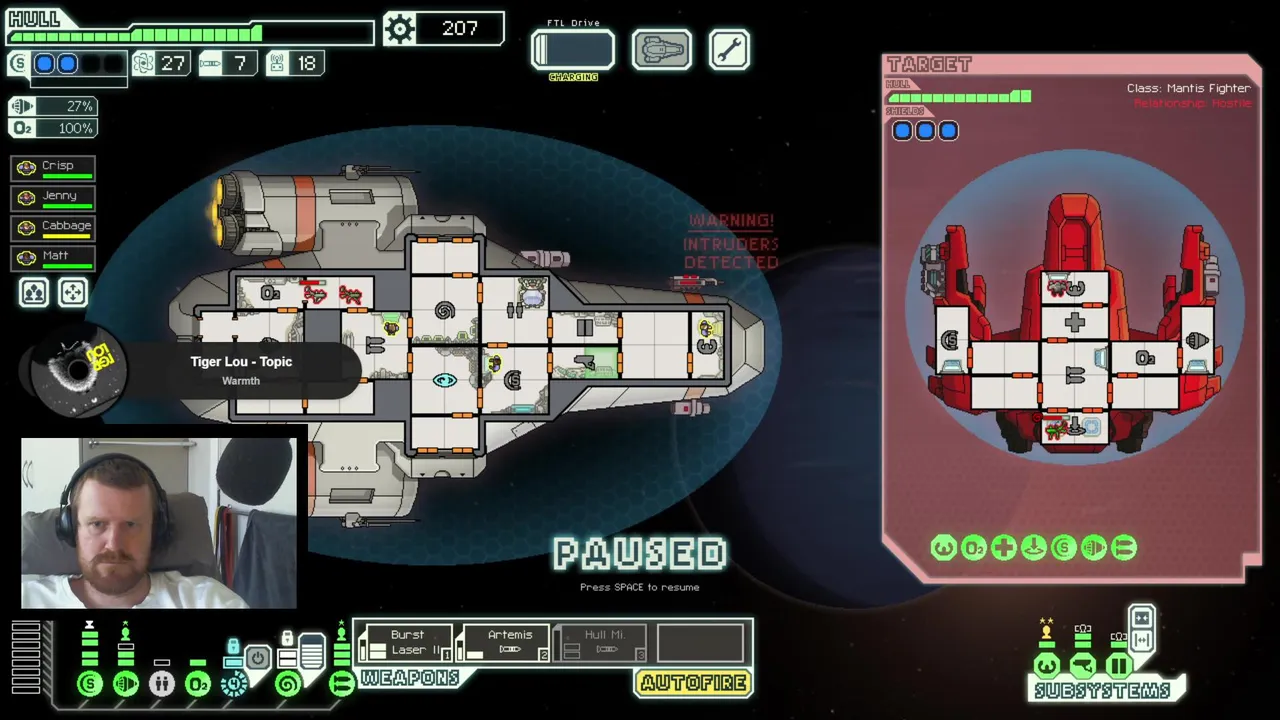Open the ship upgrades menu button
The image size is (1280, 720).
tap(661, 50)
